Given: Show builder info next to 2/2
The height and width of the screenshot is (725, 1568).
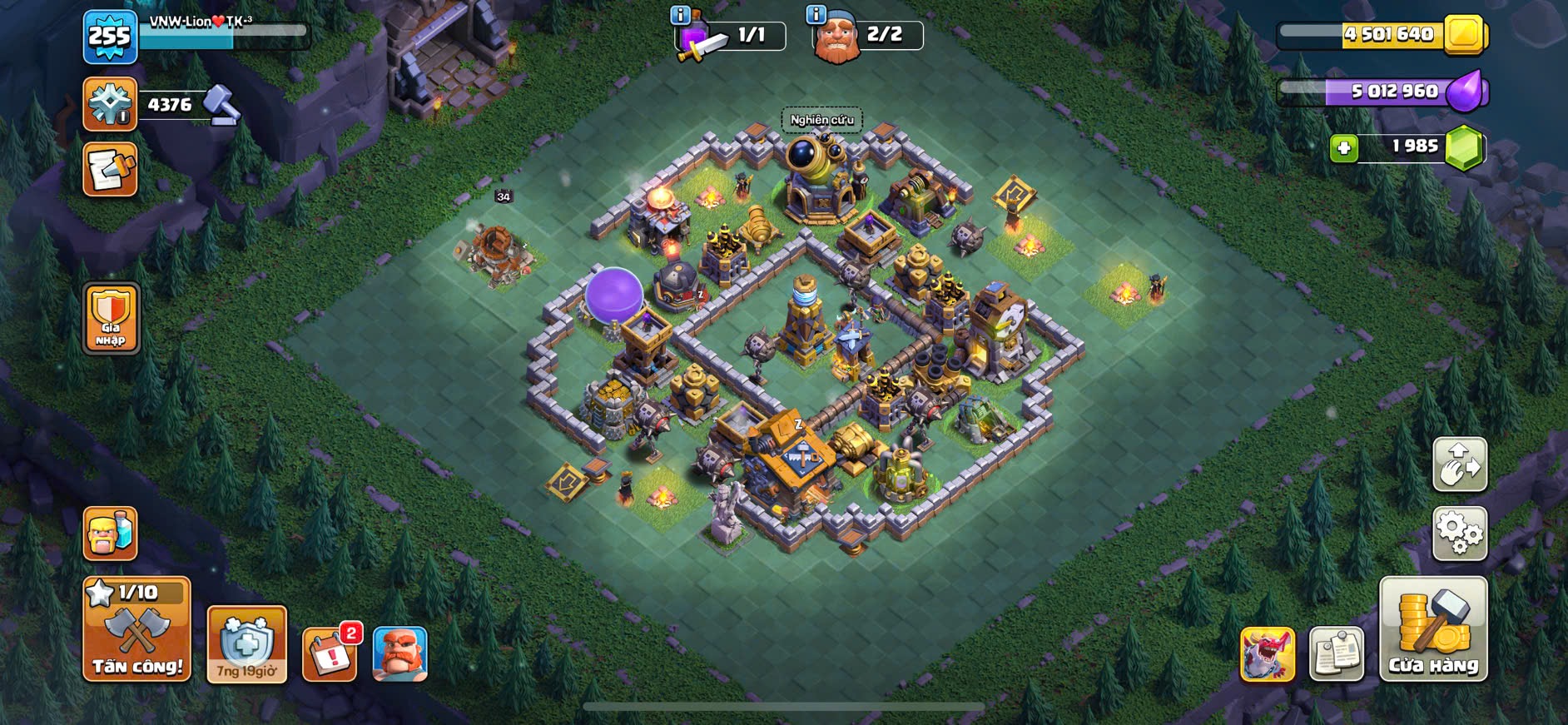Looking at the screenshot, I should pos(816,14).
